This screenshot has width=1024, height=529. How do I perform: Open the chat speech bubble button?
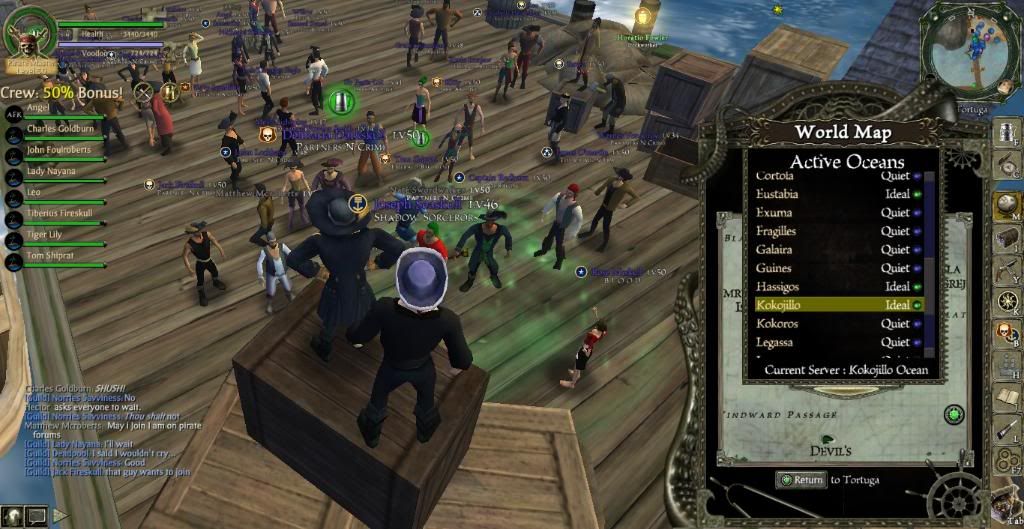pyautogui.click(x=36, y=516)
